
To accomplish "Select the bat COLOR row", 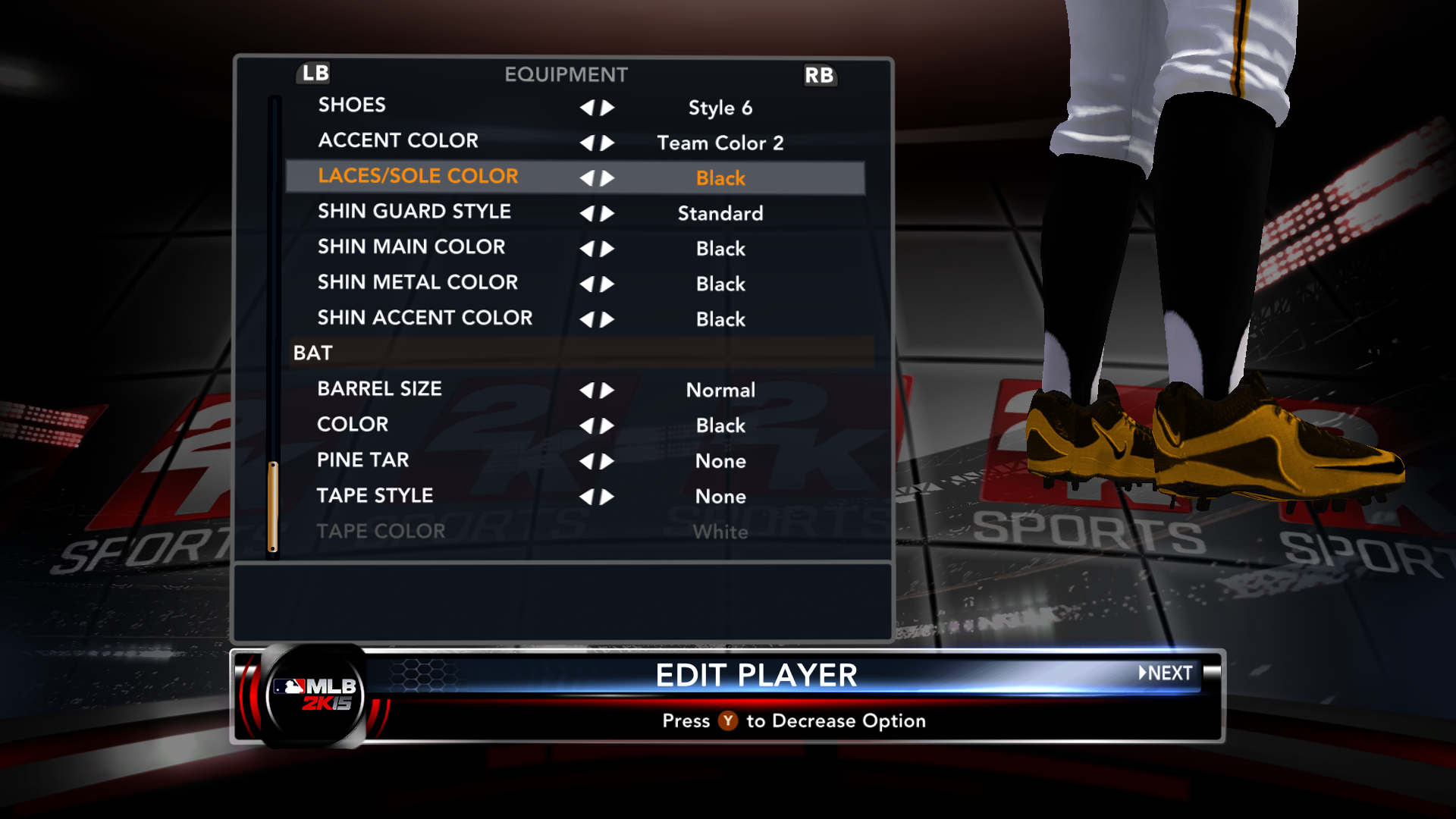I will tap(353, 425).
